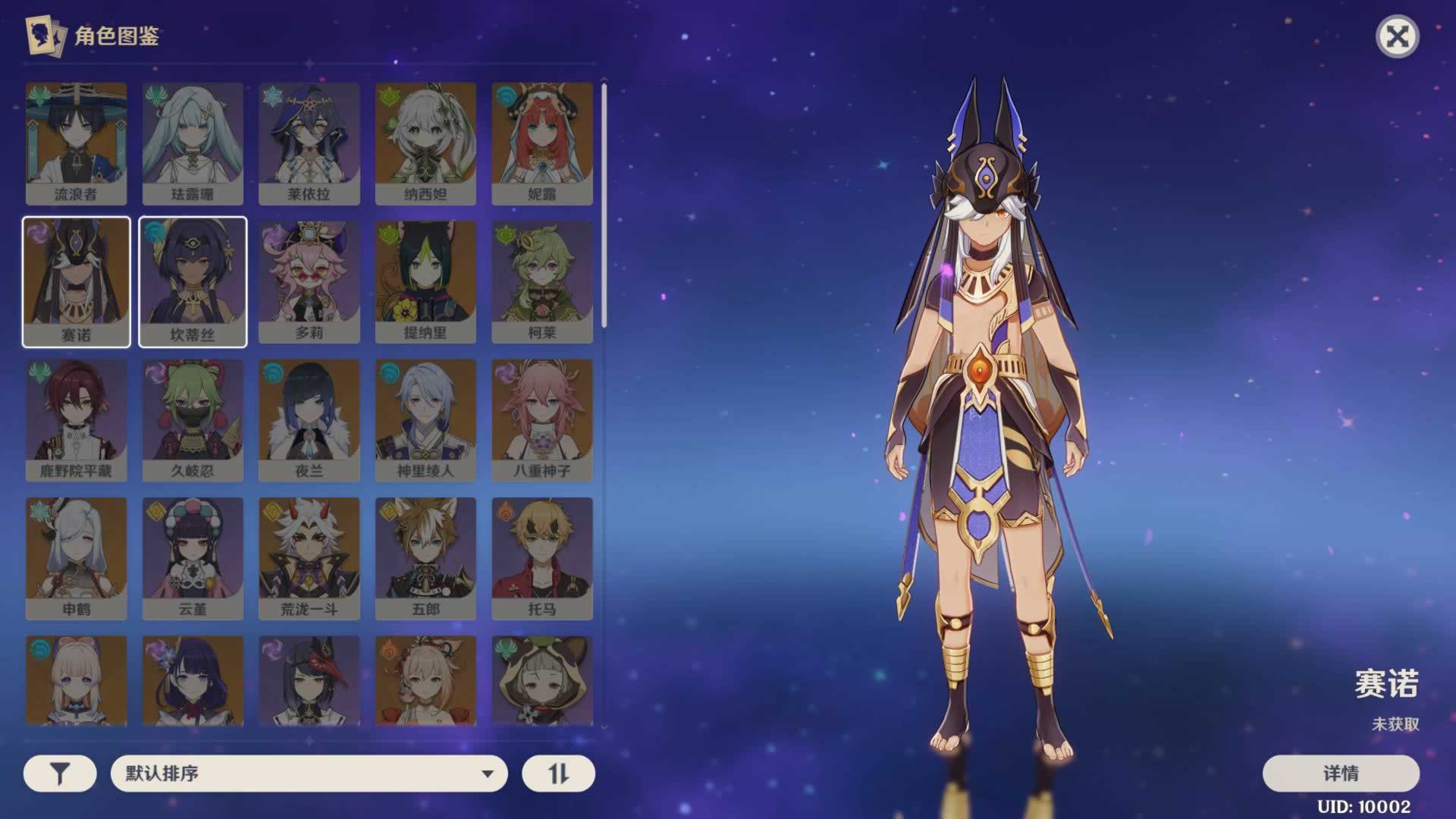Open the character filter funnel
The image size is (1456, 819).
click(x=60, y=773)
